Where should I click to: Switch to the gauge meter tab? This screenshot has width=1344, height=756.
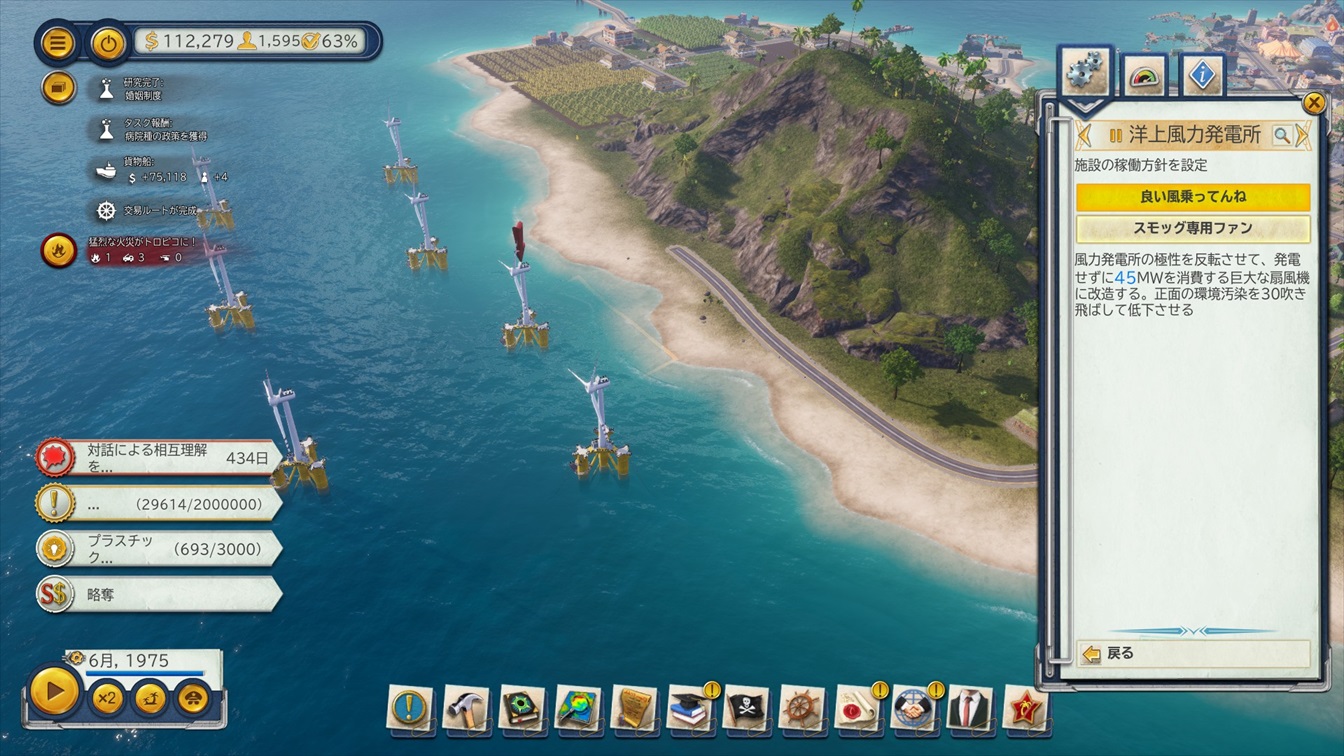click(x=1143, y=76)
